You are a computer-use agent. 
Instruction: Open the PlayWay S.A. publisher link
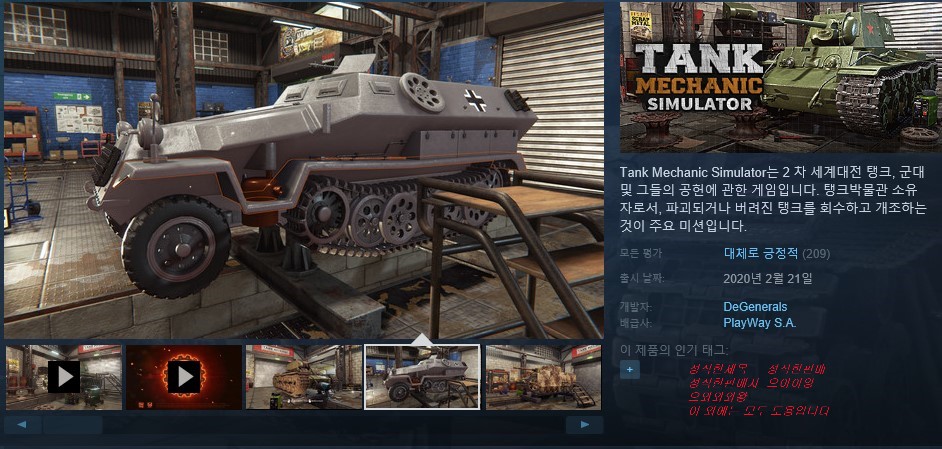(759, 322)
